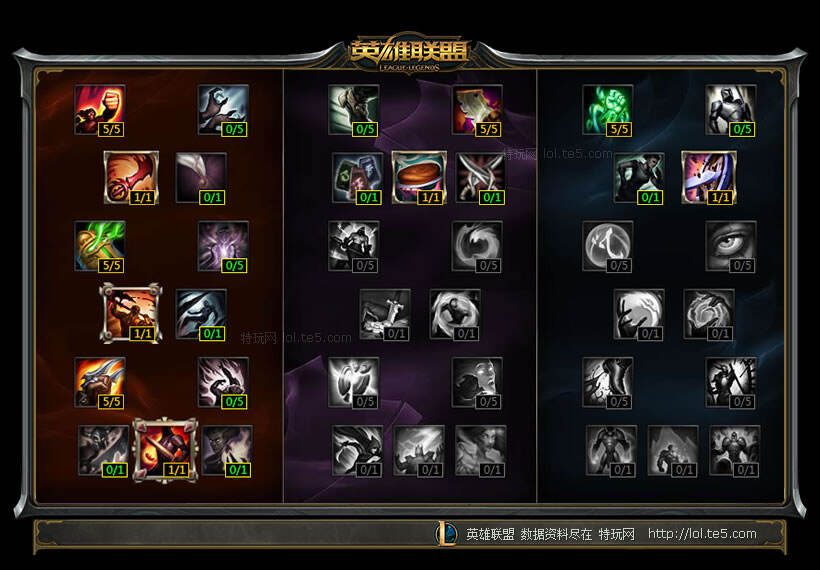Select the pink spellbook mastery at 5/5
Screen dimensions: 820x570
click(477, 109)
